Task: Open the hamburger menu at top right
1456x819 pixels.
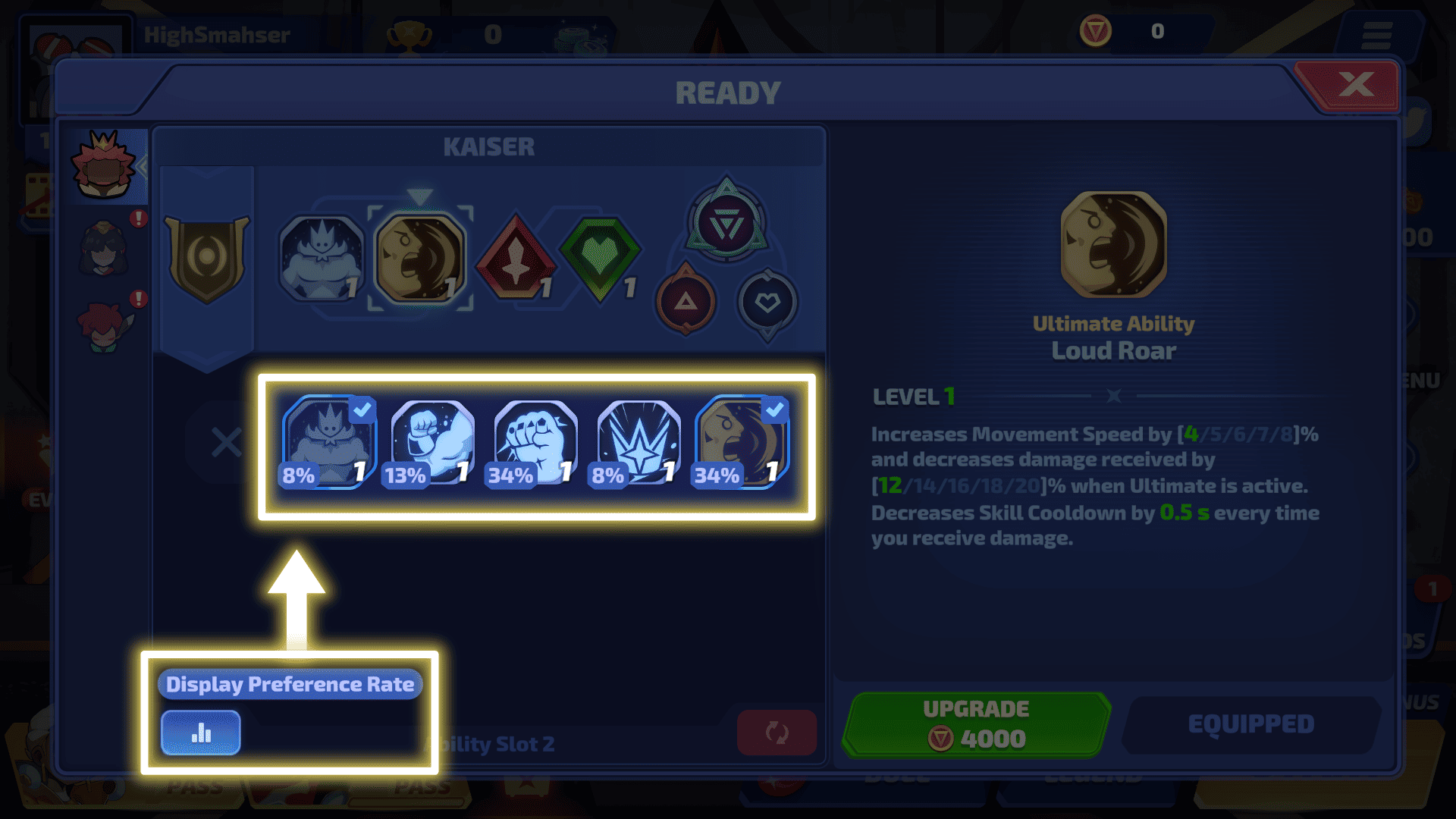Action: [x=1376, y=36]
